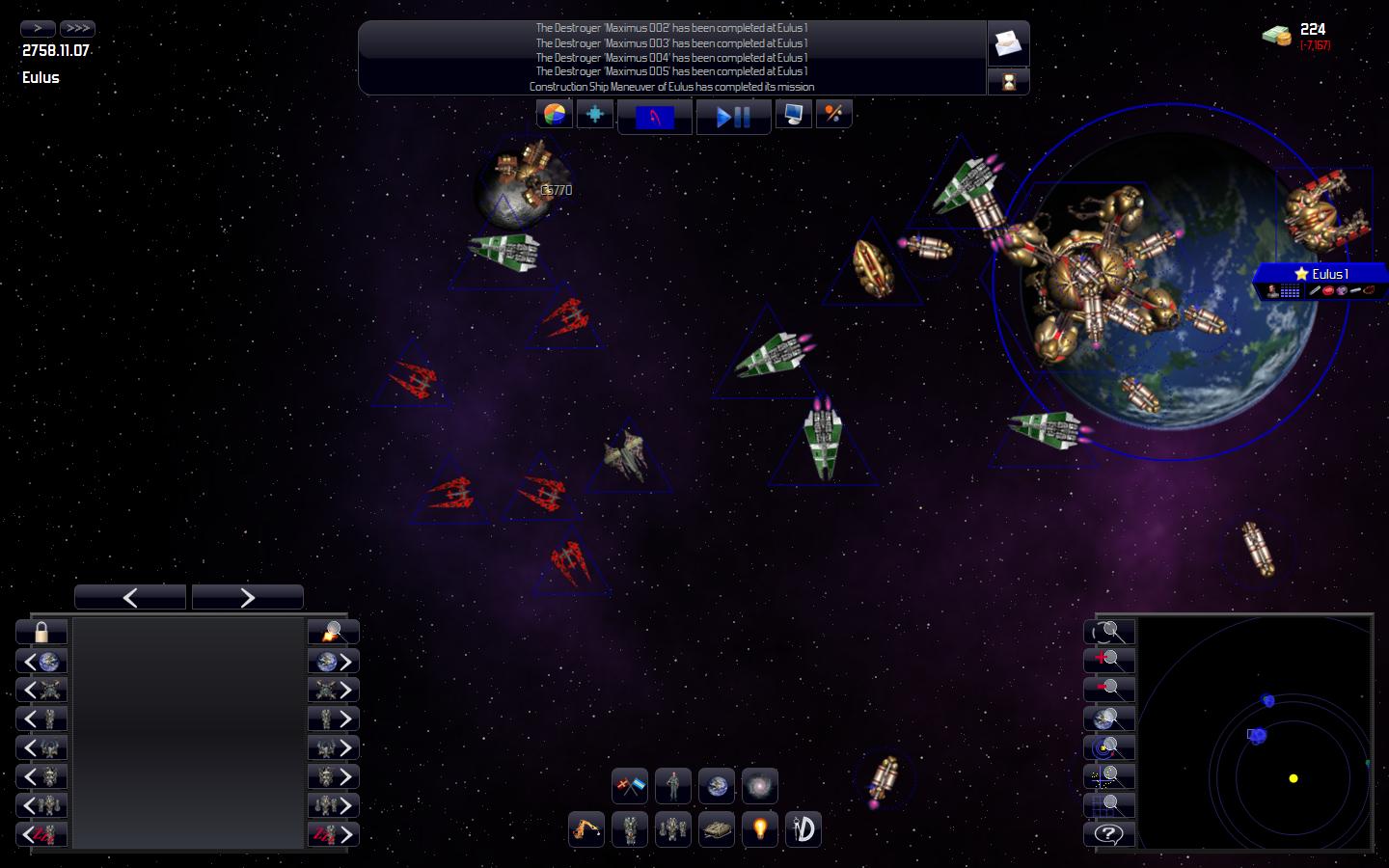
Task: Cycle to the next planet with globe arrow
Action: pos(334,662)
